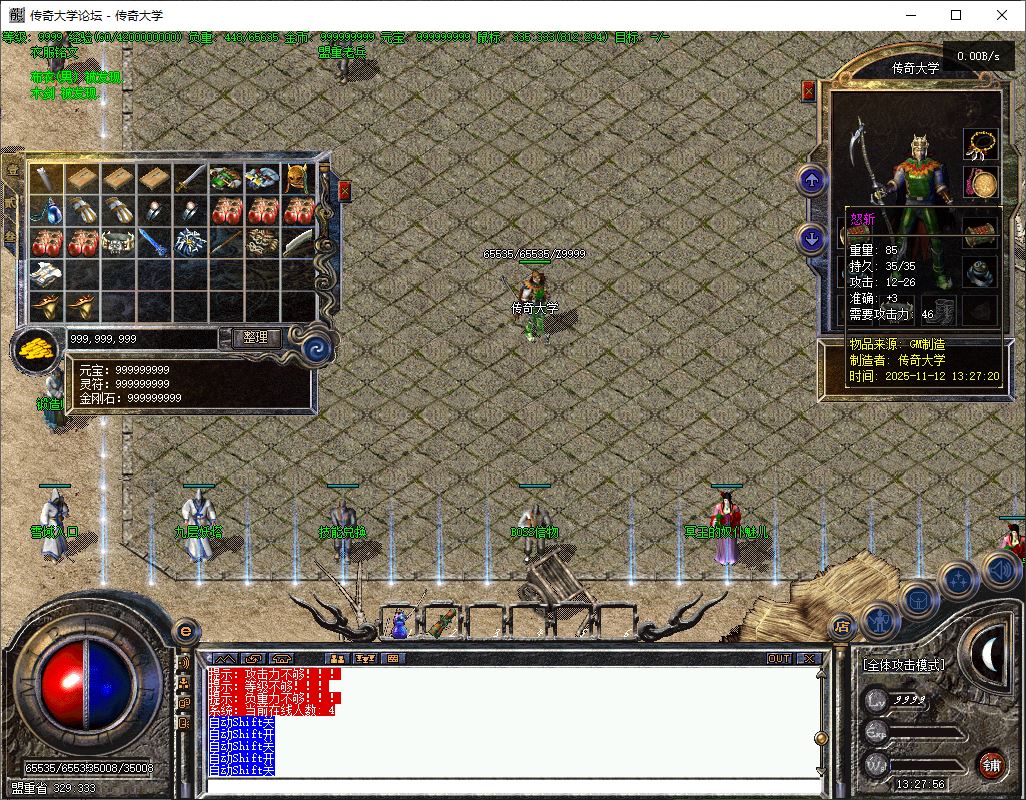Maximize the game window

tap(956, 15)
